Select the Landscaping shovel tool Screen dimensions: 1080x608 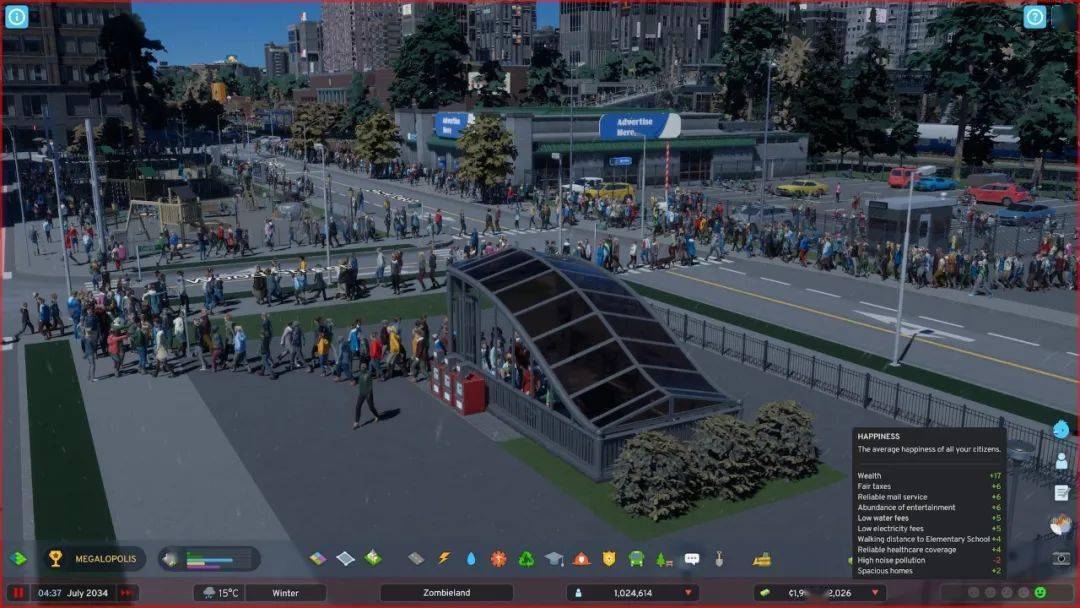click(718, 559)
